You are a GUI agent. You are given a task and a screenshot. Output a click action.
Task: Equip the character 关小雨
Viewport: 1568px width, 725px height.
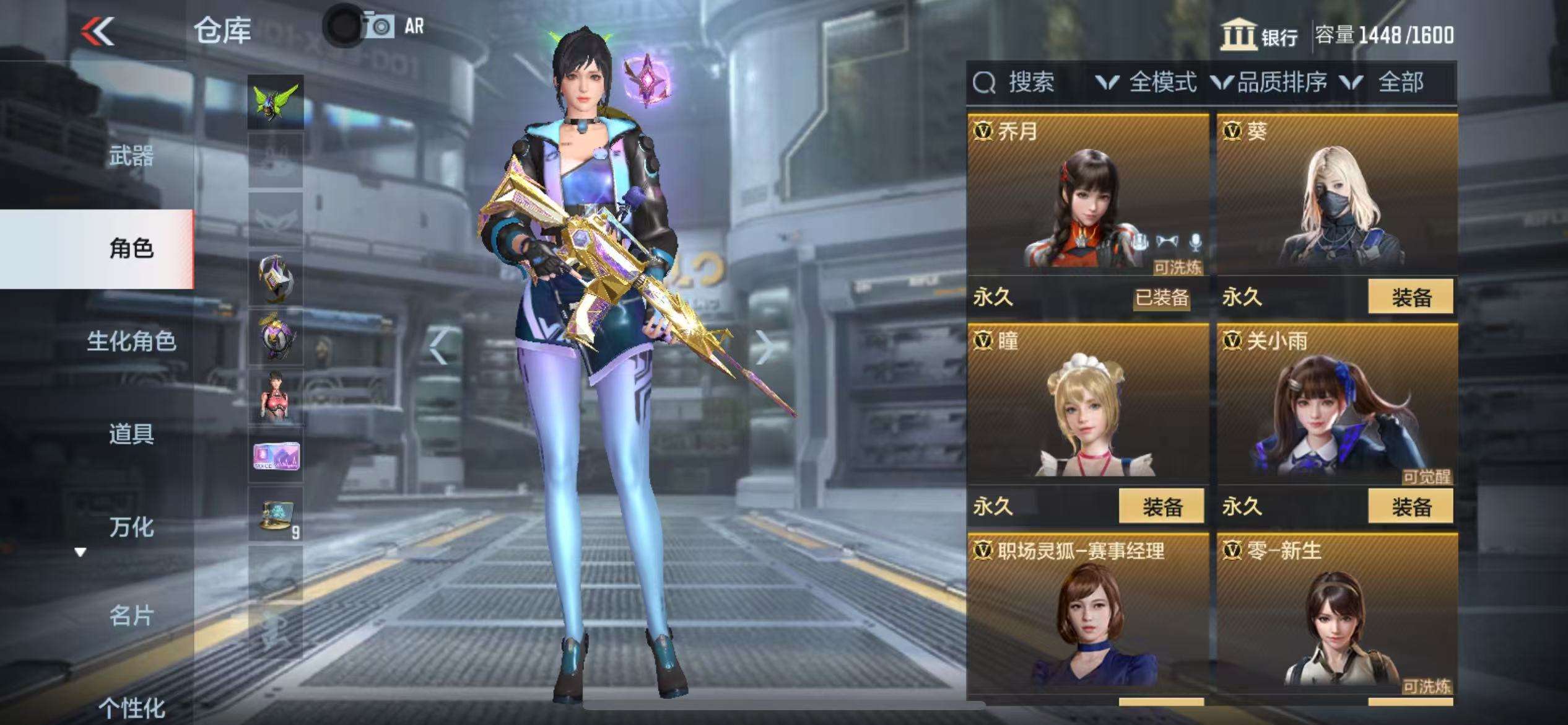[x=1410, y=507]
